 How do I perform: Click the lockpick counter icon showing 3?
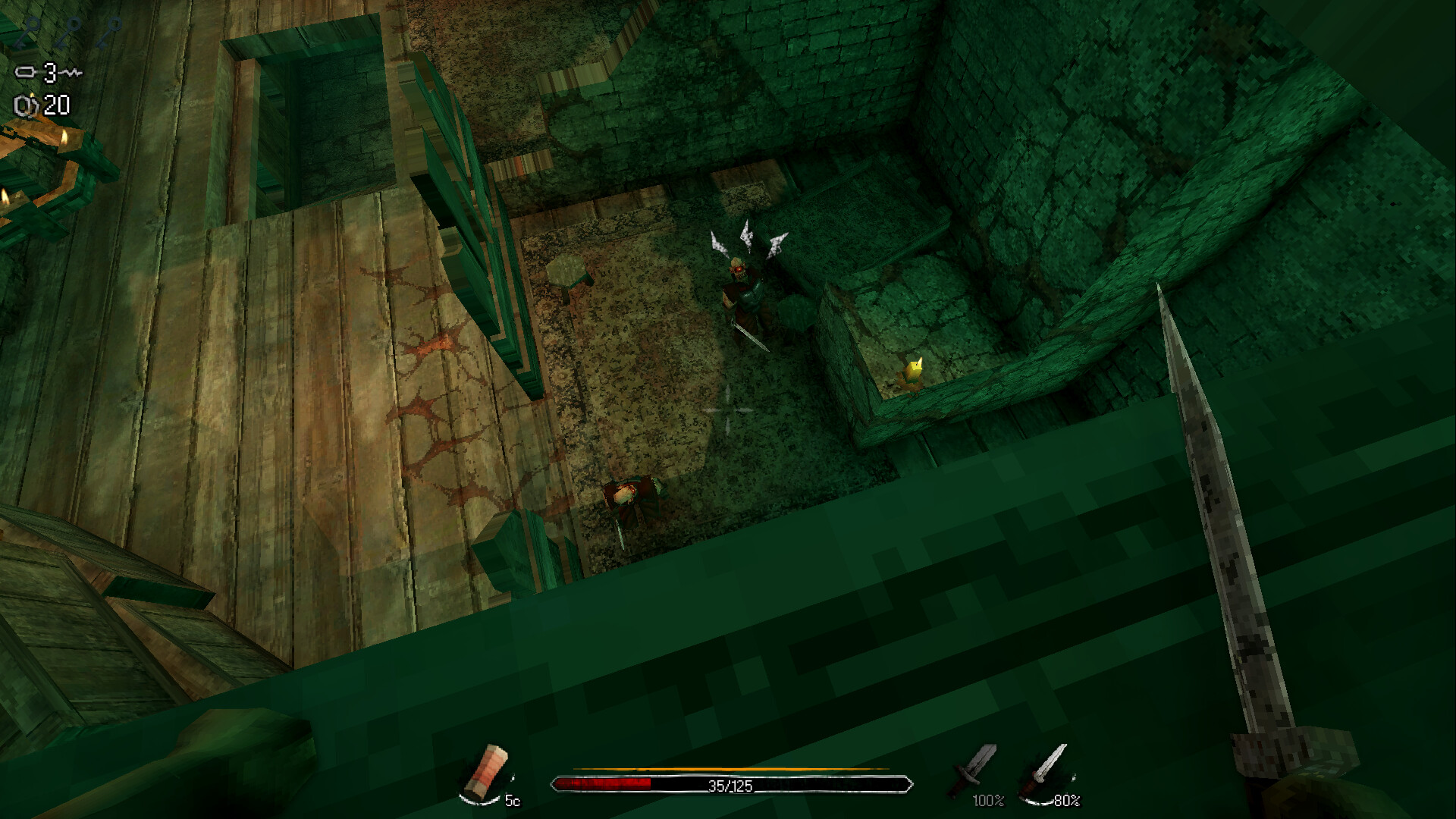point(25,72)
